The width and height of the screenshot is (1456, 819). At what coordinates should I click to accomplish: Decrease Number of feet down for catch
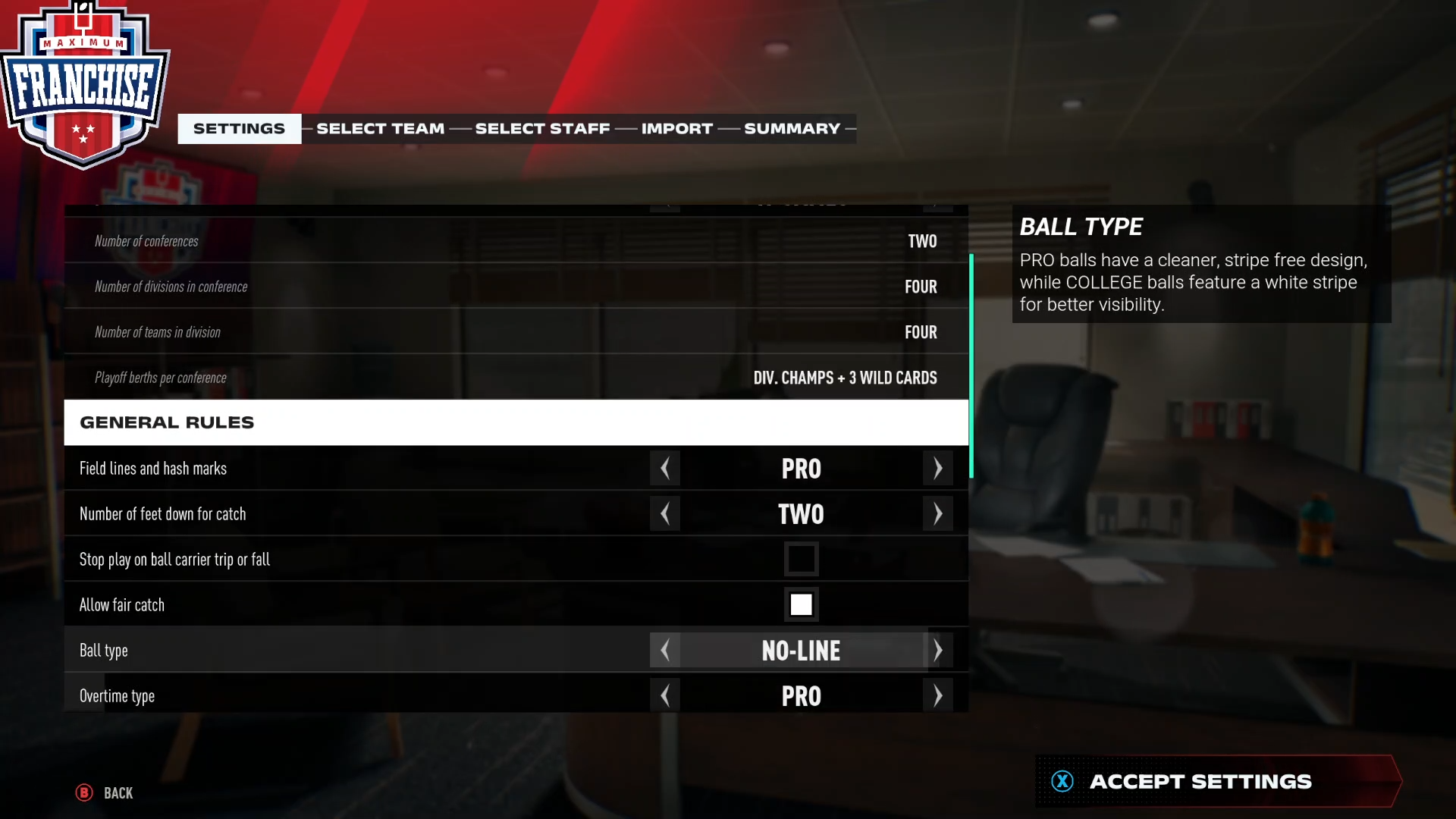coord(665,514)
